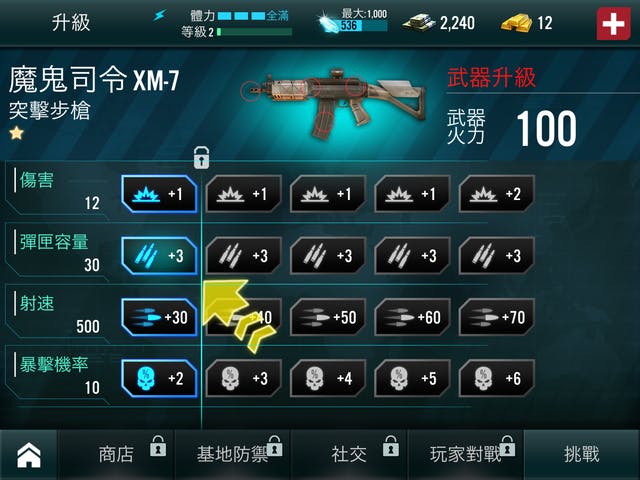Select the fire rate +50 upgrade
Image resolution: width=640 pixels, height=480 pixels.
(x=328, y=317)
